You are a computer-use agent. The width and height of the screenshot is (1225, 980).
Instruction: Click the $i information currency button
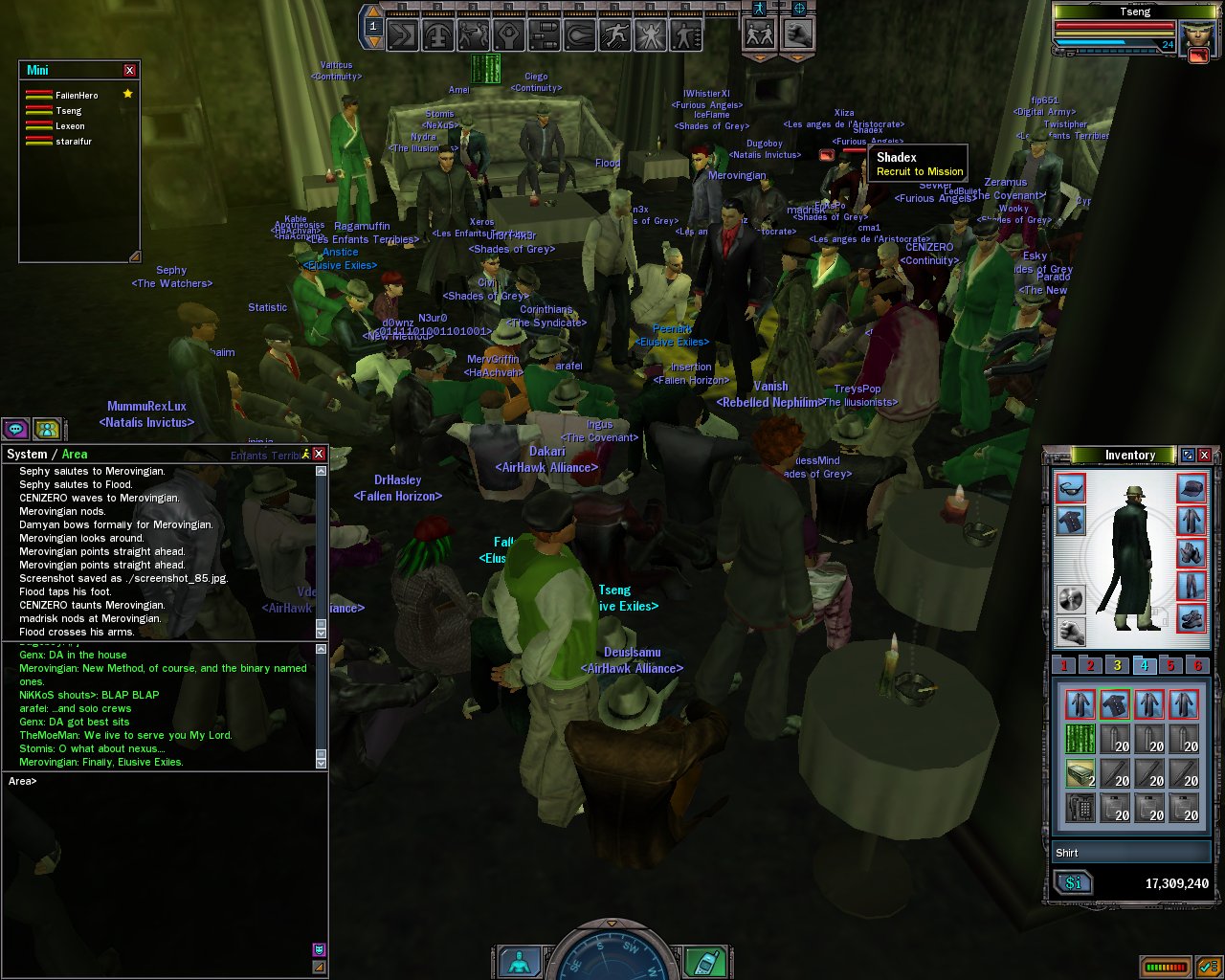pos(1073,883)
